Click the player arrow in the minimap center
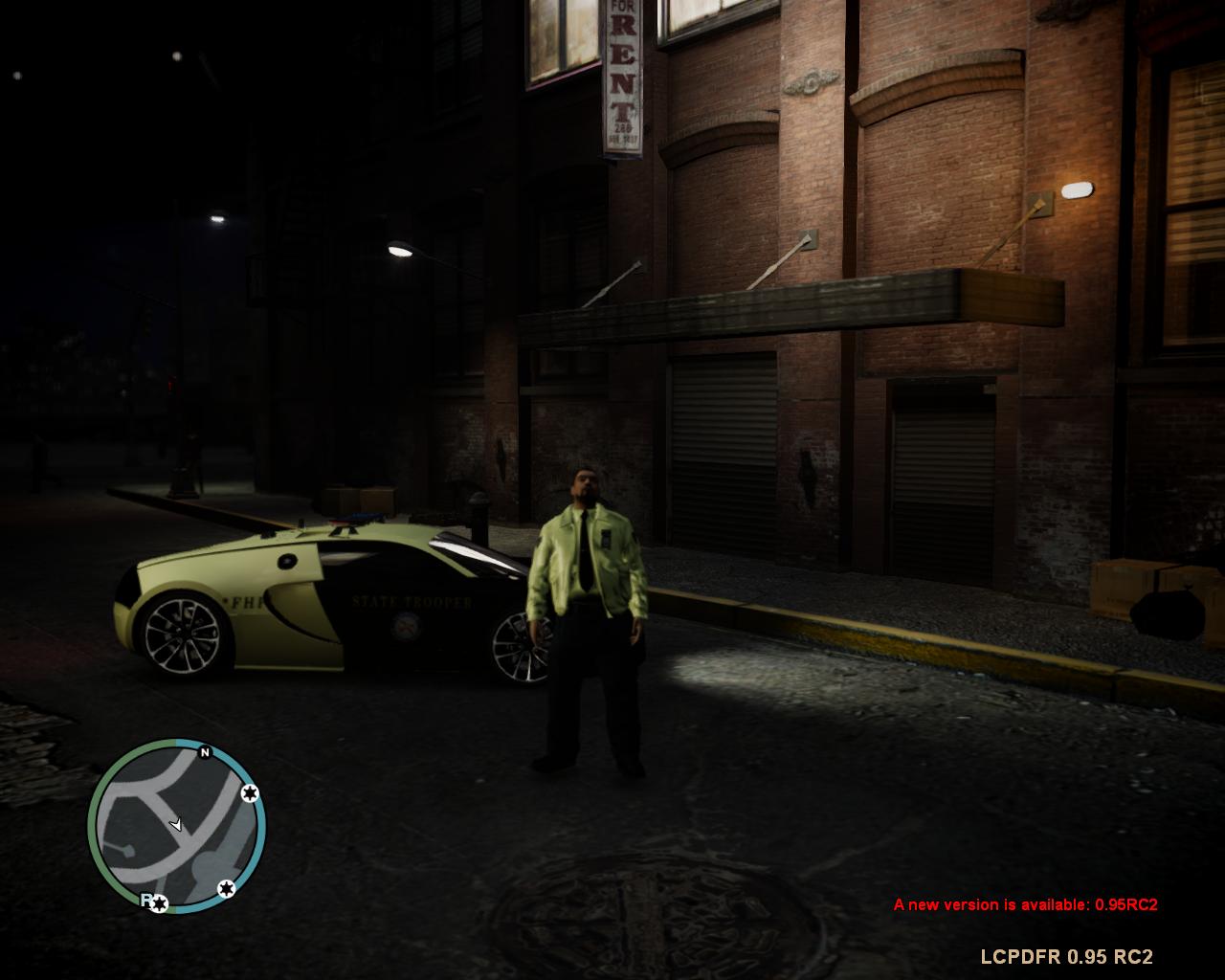Screen dimensions: 1225x980 pyautogui.click(x=176, y=823)
